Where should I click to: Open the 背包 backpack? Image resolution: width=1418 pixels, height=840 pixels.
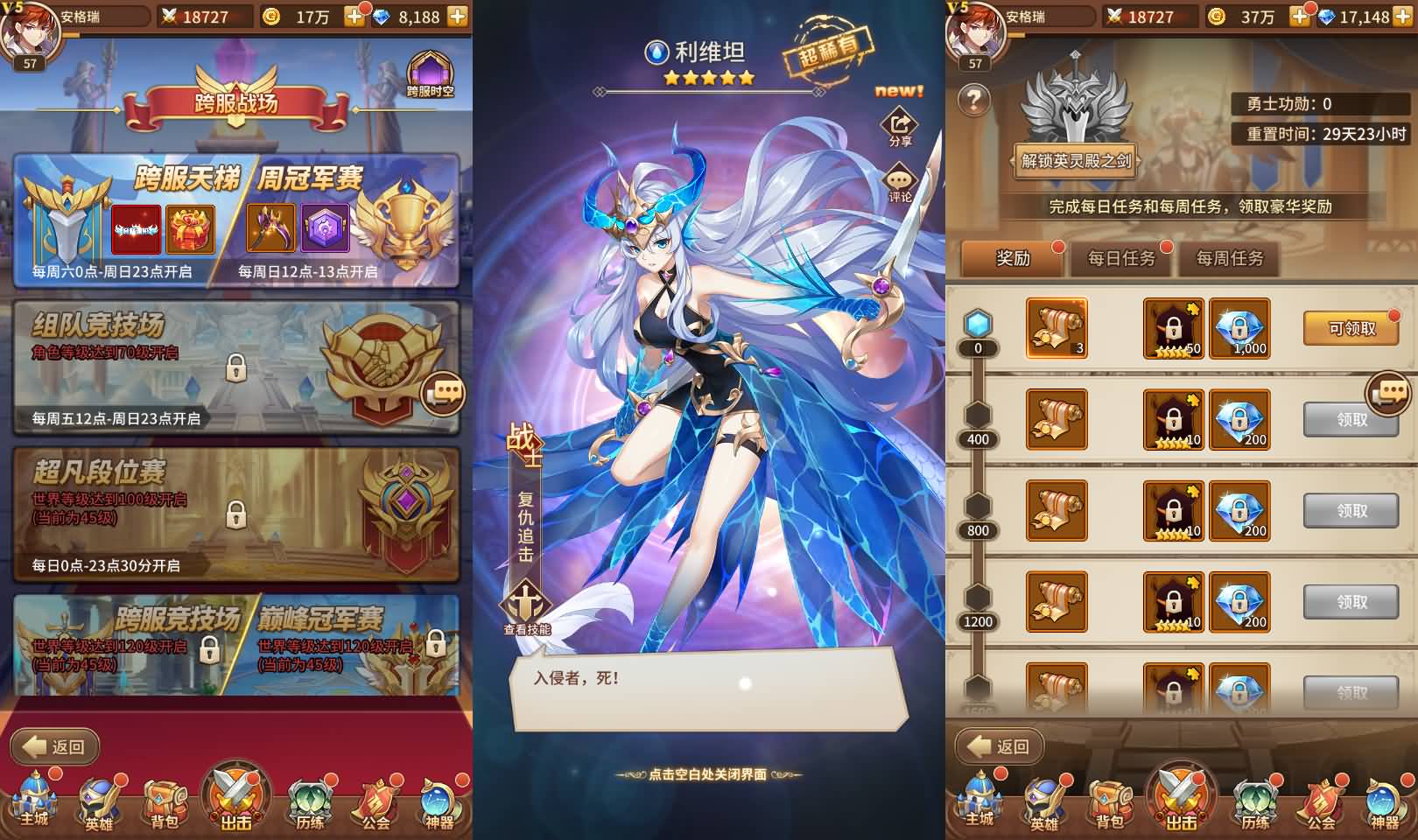162,801
